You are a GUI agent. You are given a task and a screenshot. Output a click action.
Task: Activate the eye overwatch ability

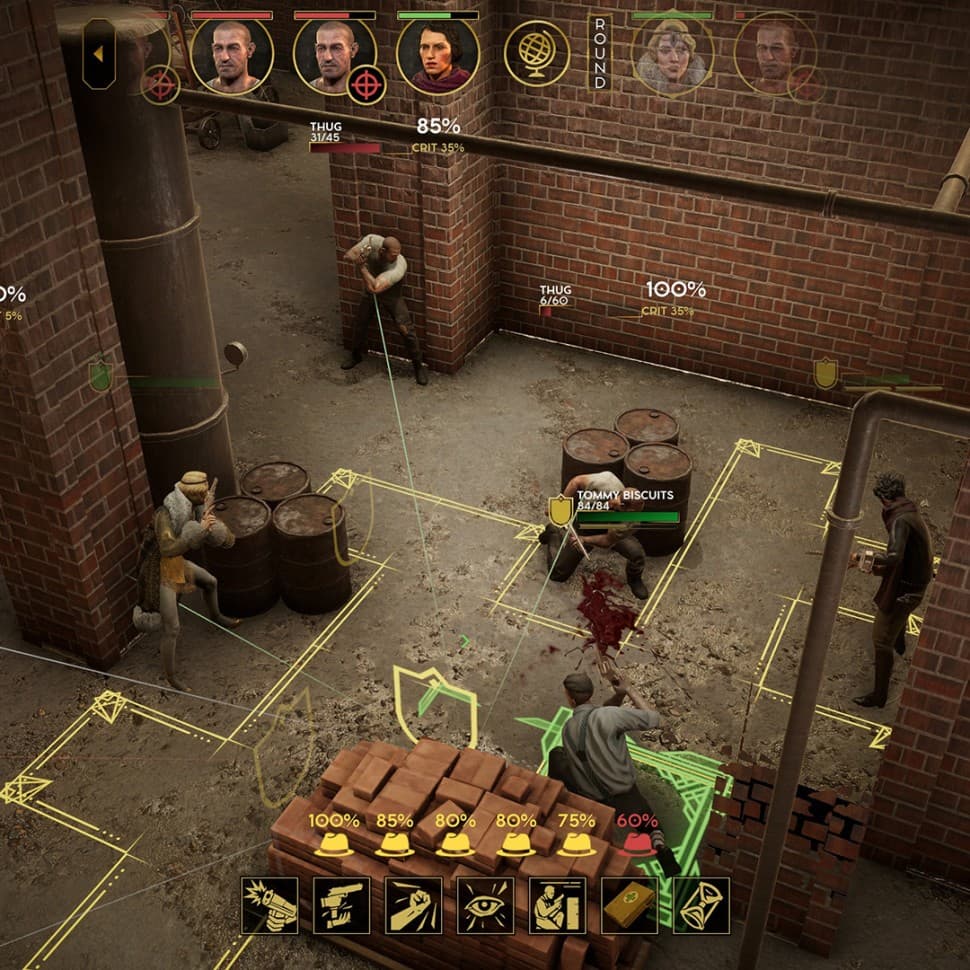pyautogui.click(x=486, y=905)
